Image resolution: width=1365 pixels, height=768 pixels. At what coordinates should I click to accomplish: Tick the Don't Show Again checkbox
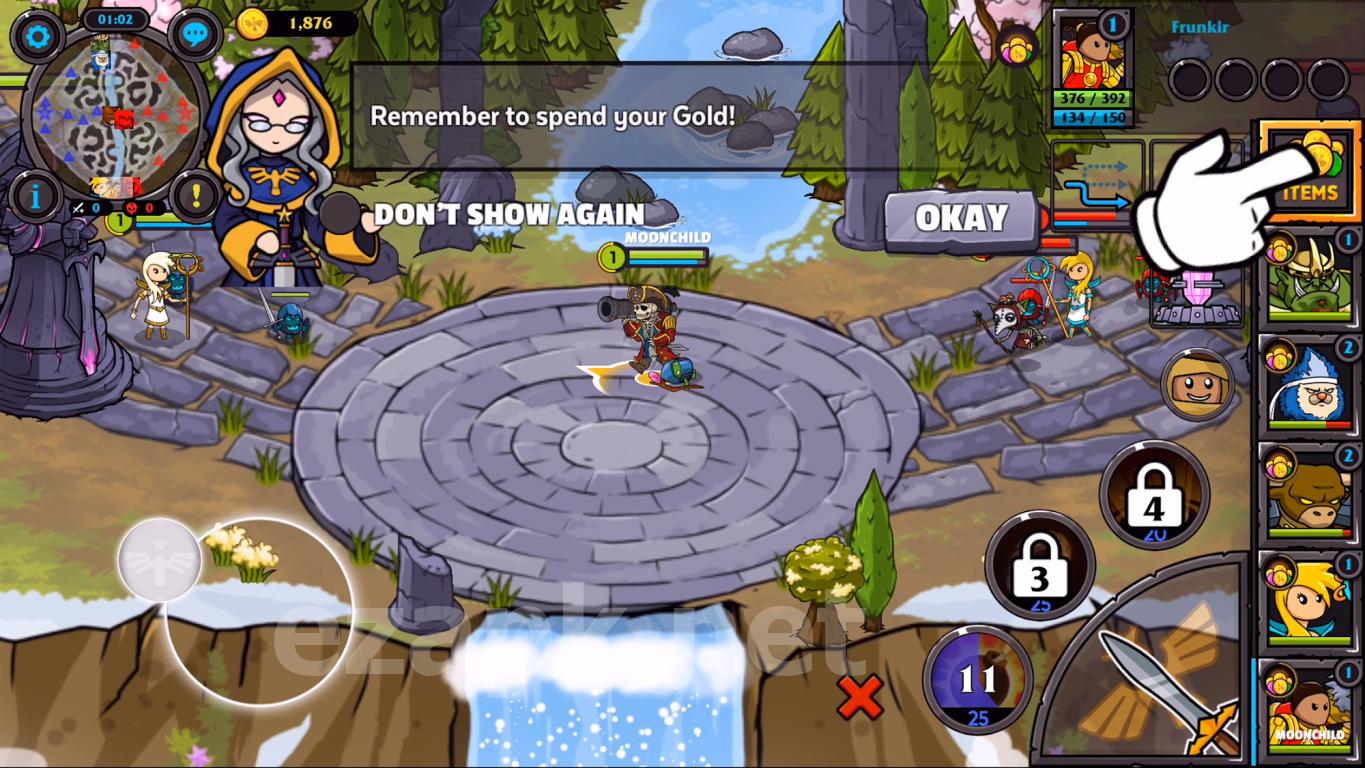click(341, 214)
